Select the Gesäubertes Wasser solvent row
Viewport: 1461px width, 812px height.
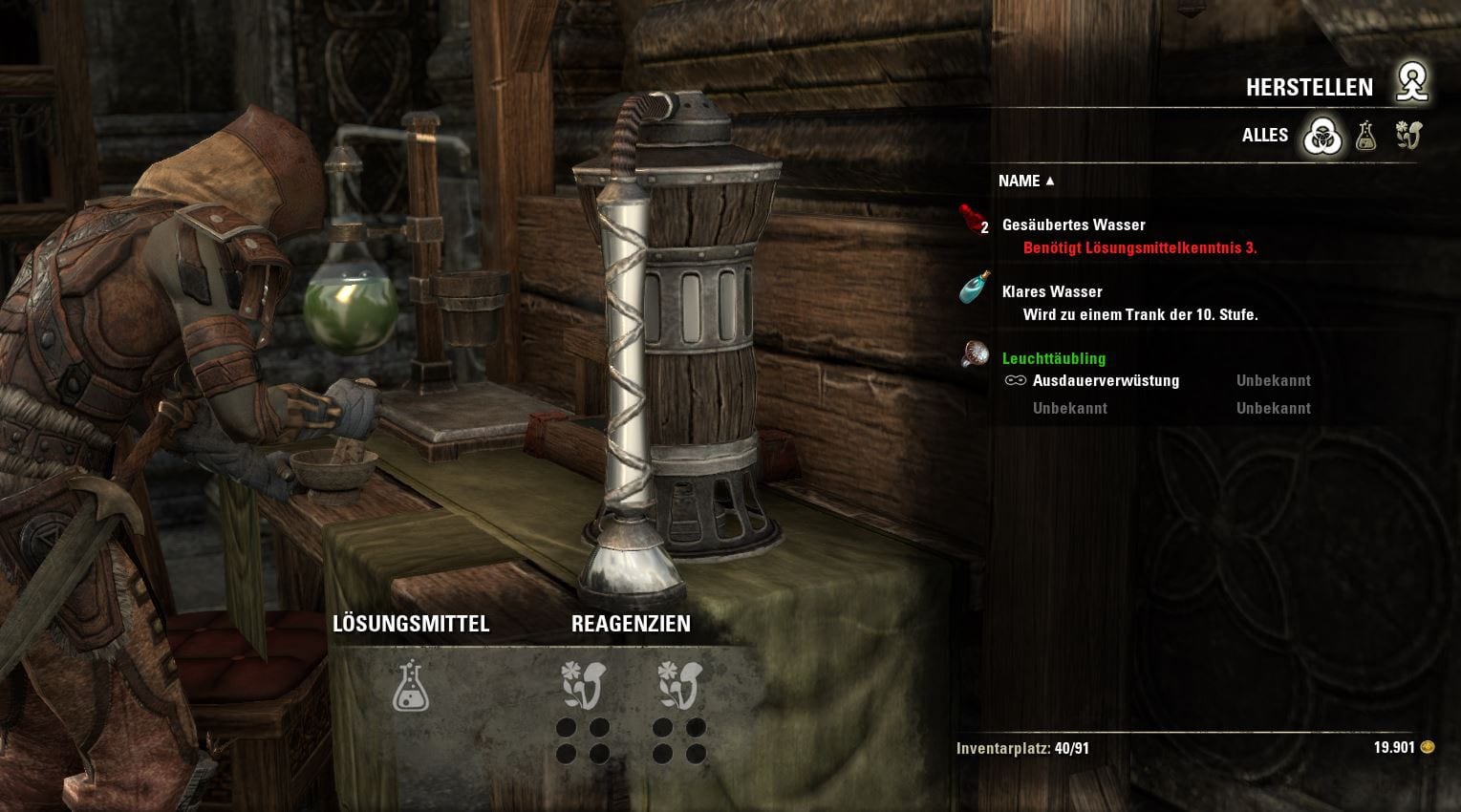click(x=1073, y=225)
